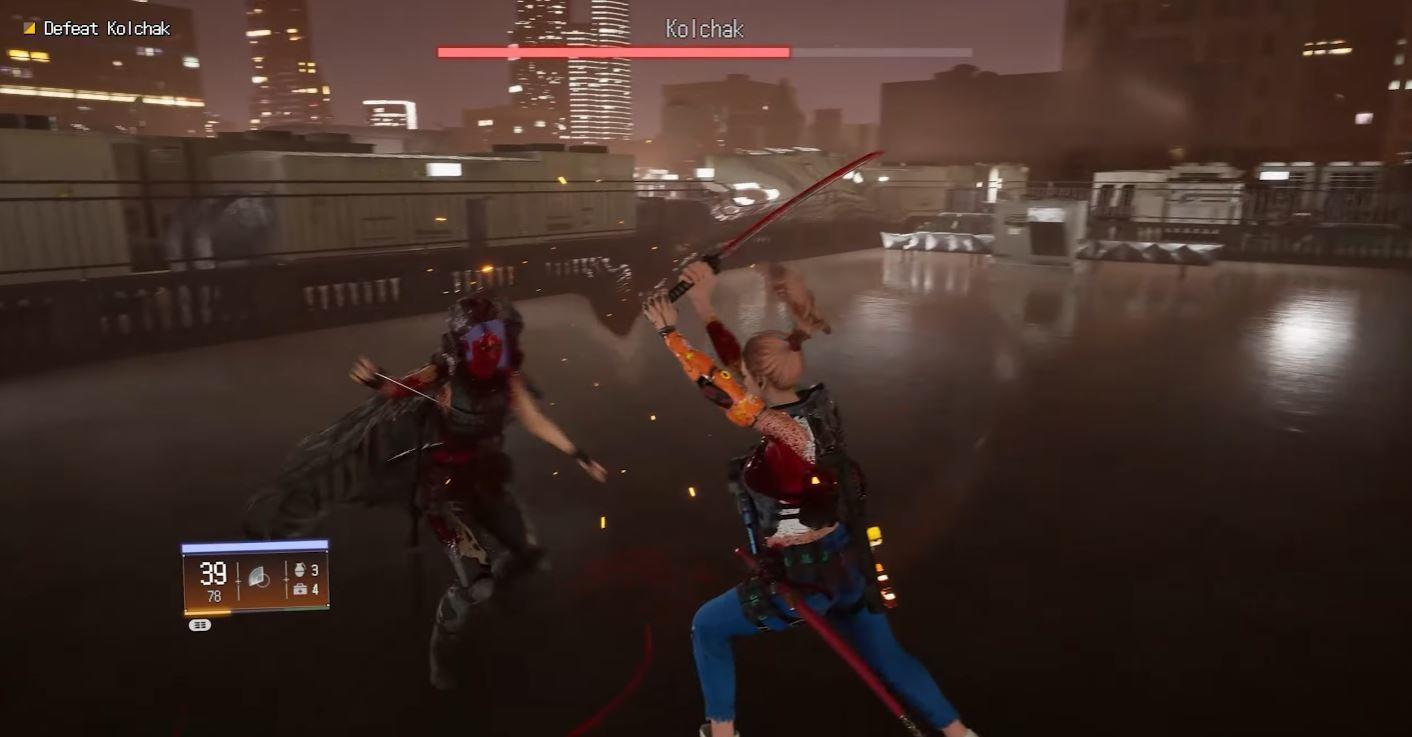The height and width of the screenshot is (737, 1412).
Task: Click the ammo magazine icon beside the health counter
Action: (x=258, y=578)
